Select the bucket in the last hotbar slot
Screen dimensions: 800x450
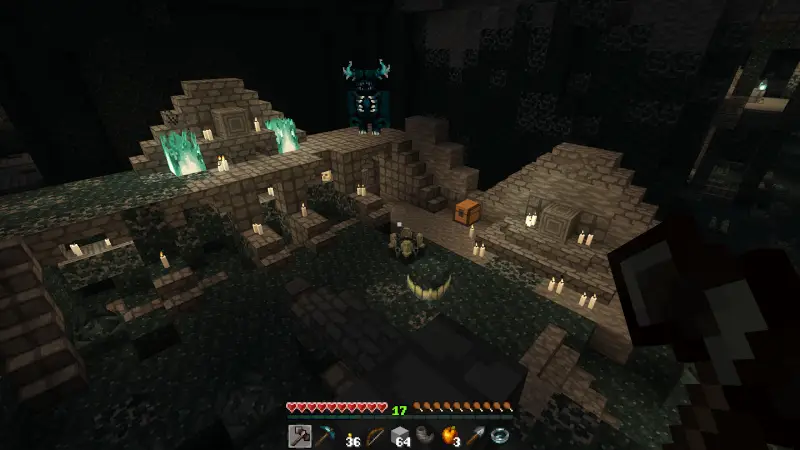pos(499,435)
